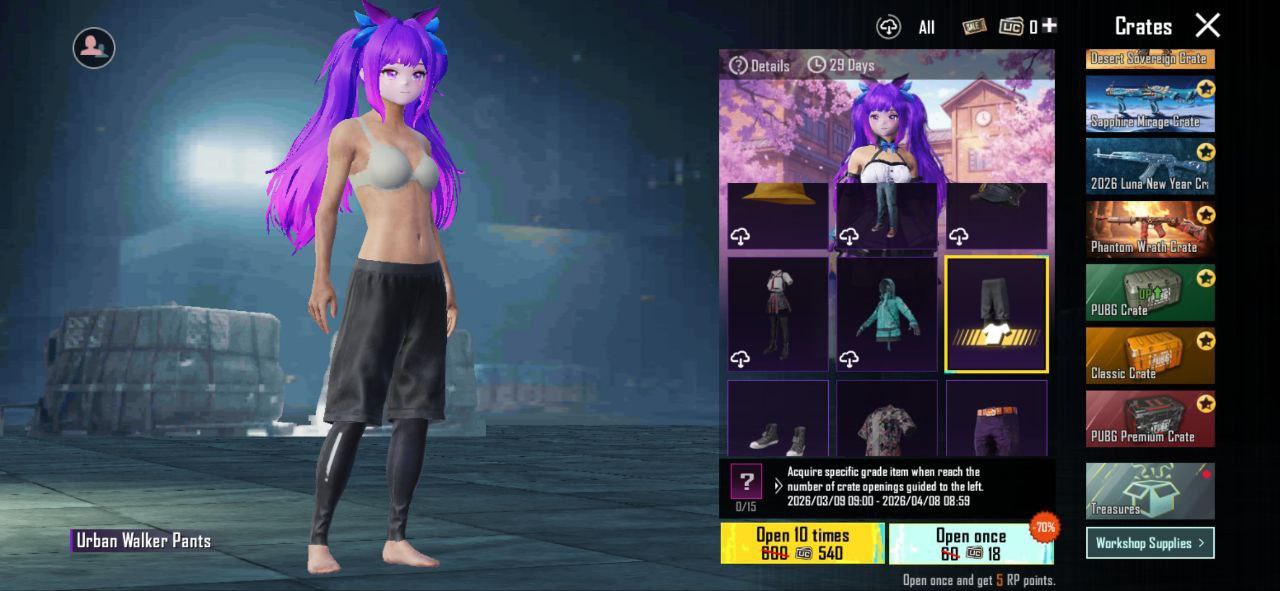The height and width of the screenshot is (591, 1280).
Task: Close the Crates screen
Action: coord(1208,26)
